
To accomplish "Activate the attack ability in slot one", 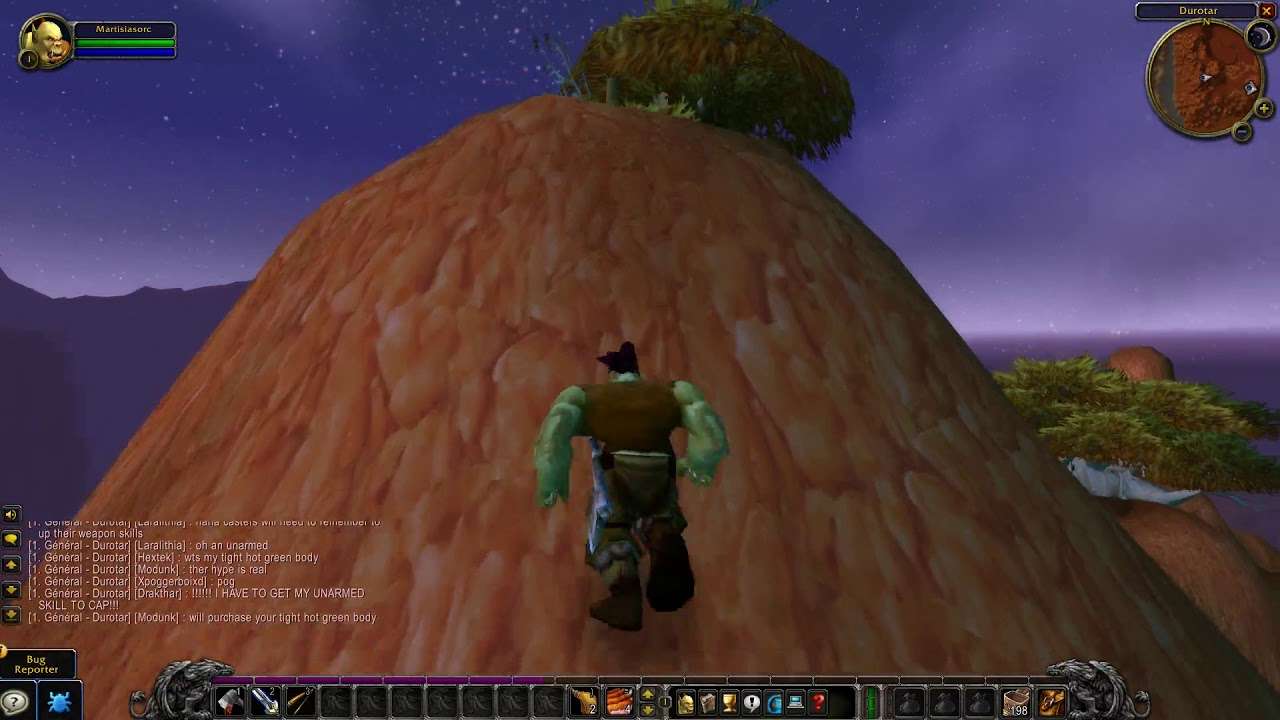I will click(230, 701).
